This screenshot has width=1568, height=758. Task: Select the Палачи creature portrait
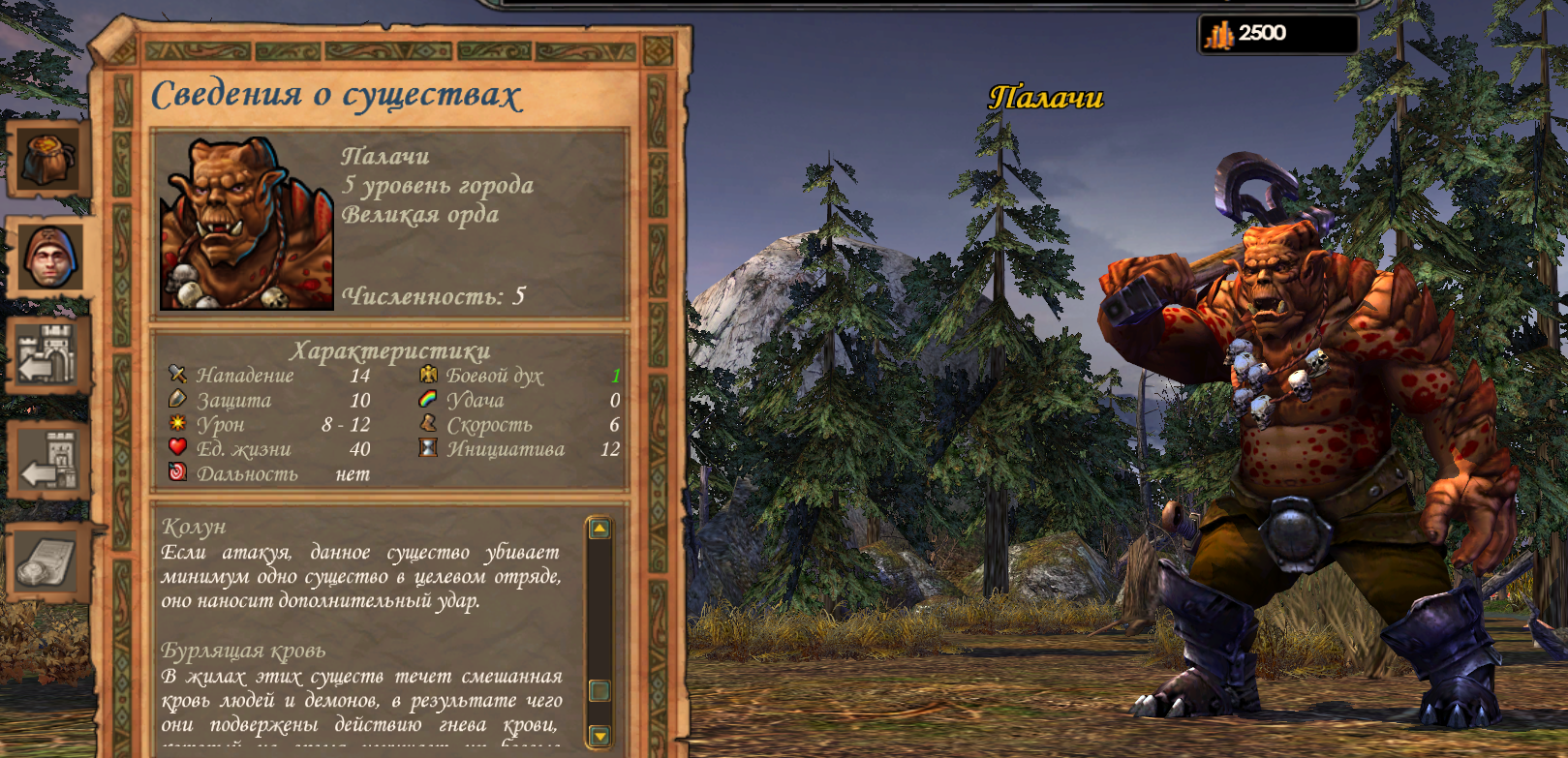tap(247, 224)
